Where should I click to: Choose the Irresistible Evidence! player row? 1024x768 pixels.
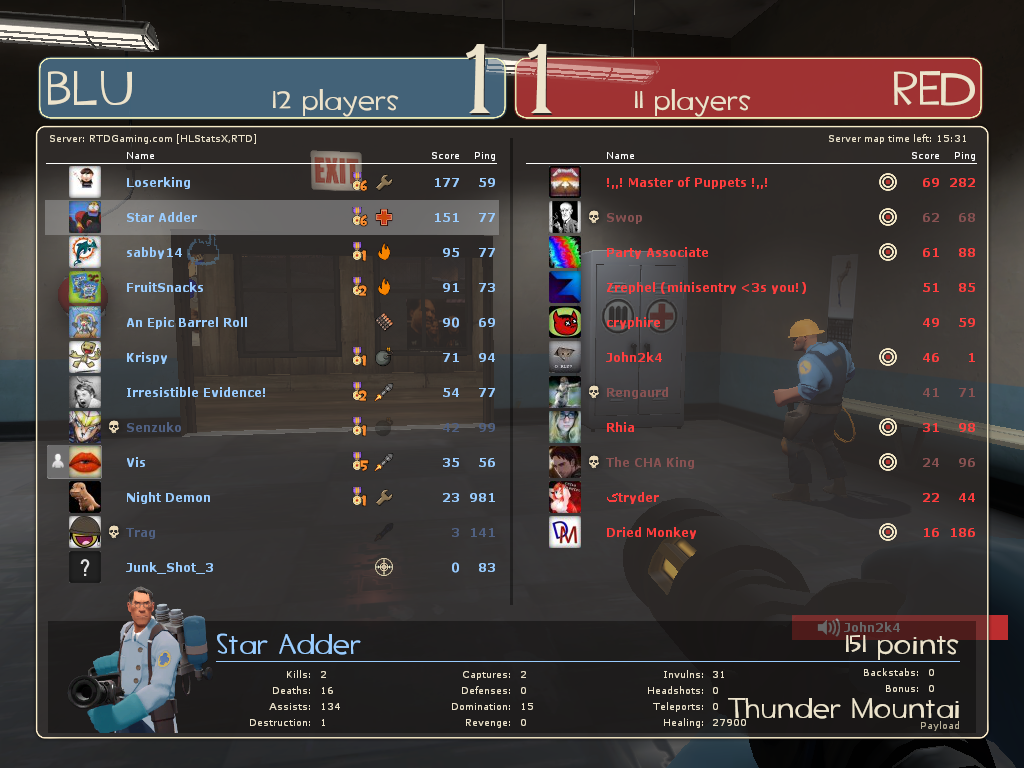(x=196, y=393)
